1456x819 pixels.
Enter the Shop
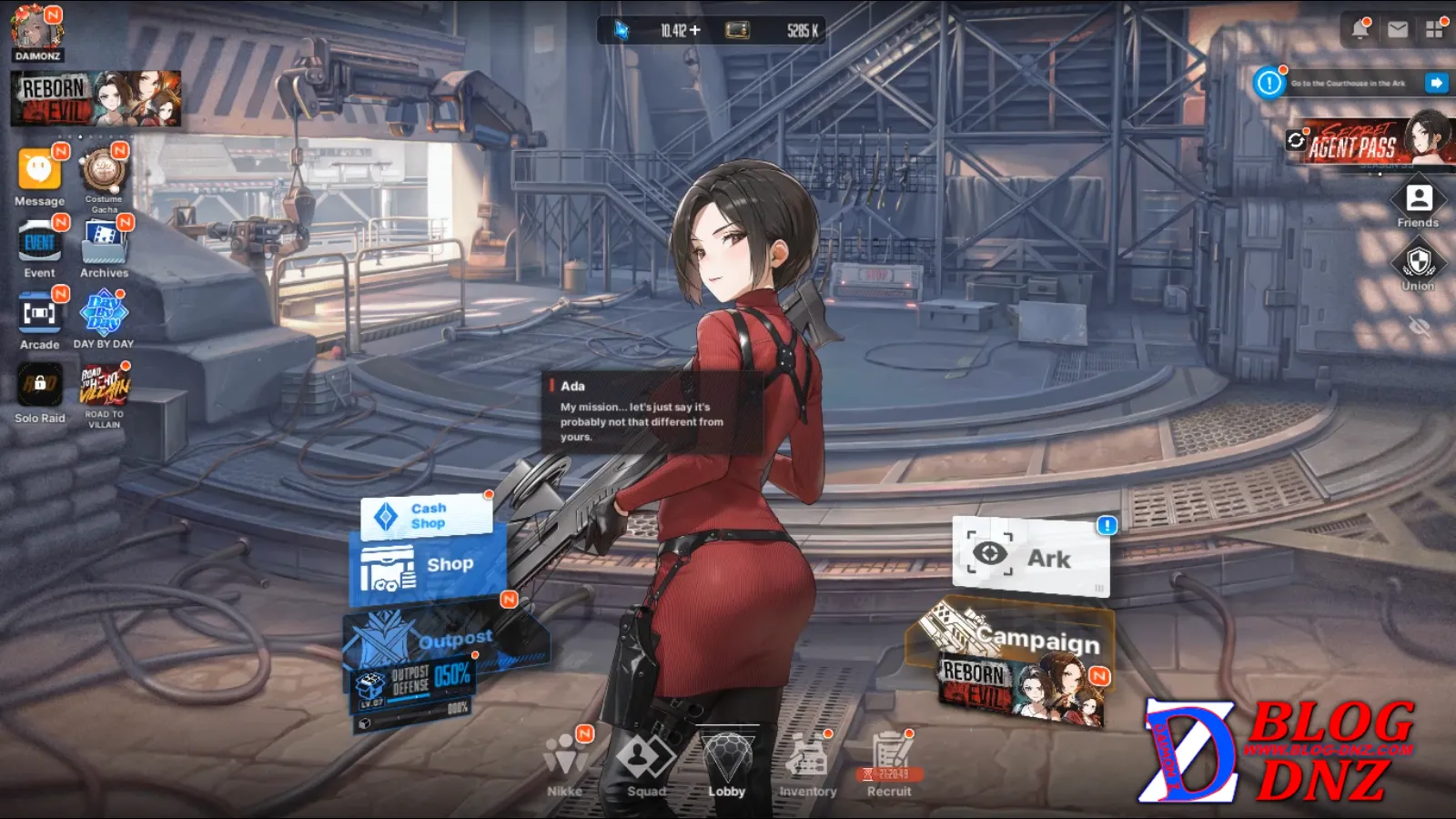coord(426,566)
